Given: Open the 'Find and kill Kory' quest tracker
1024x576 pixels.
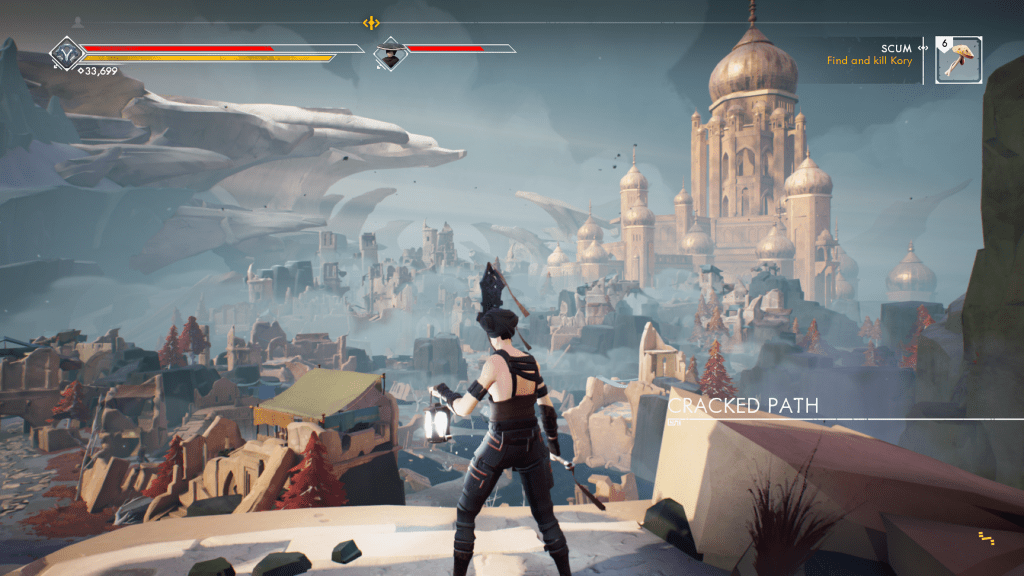Looking at the screenshot, I should pyautogui.click(x=869, y=60).
